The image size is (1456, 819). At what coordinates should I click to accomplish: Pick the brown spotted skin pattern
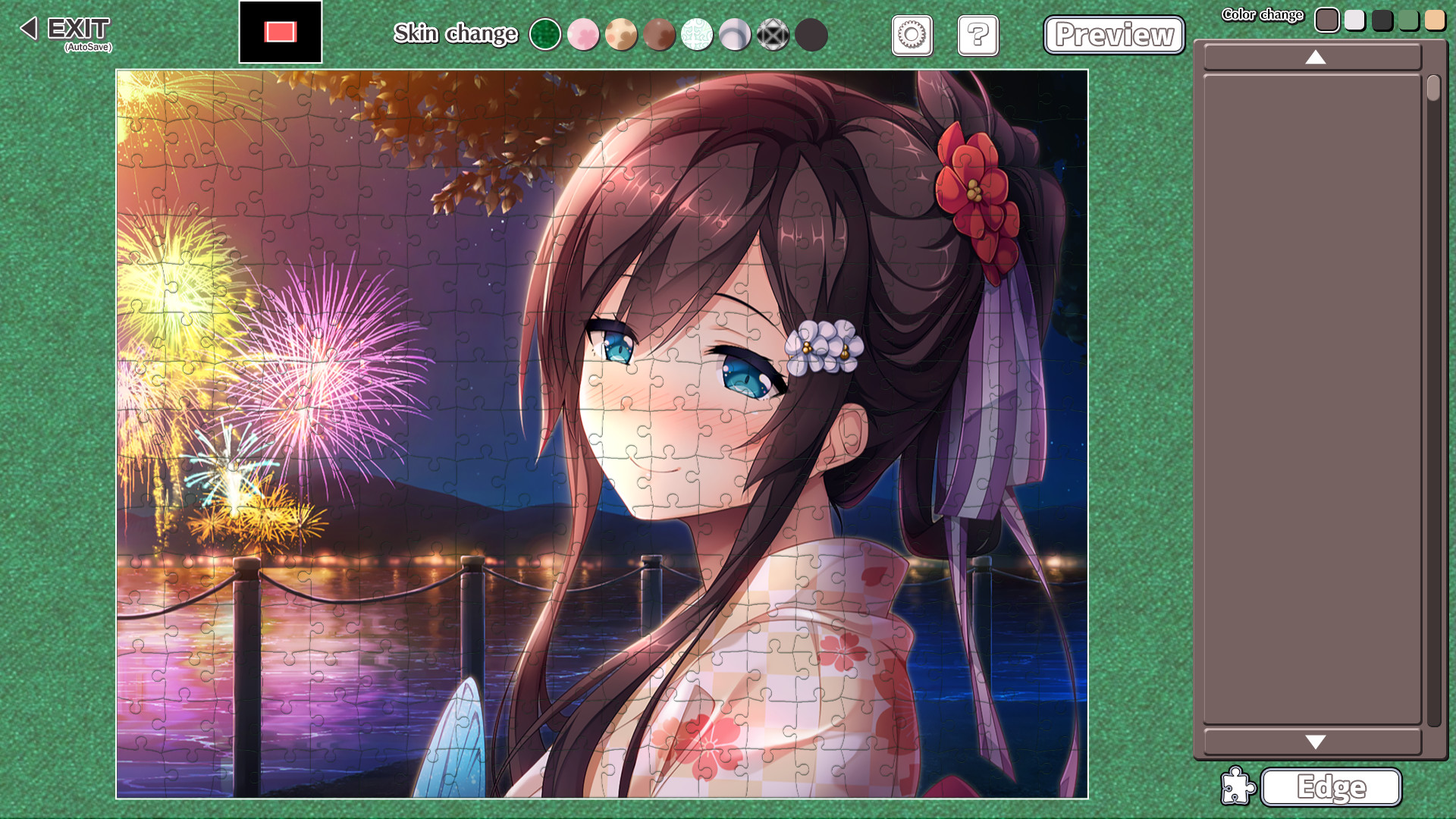click(659, 35)
